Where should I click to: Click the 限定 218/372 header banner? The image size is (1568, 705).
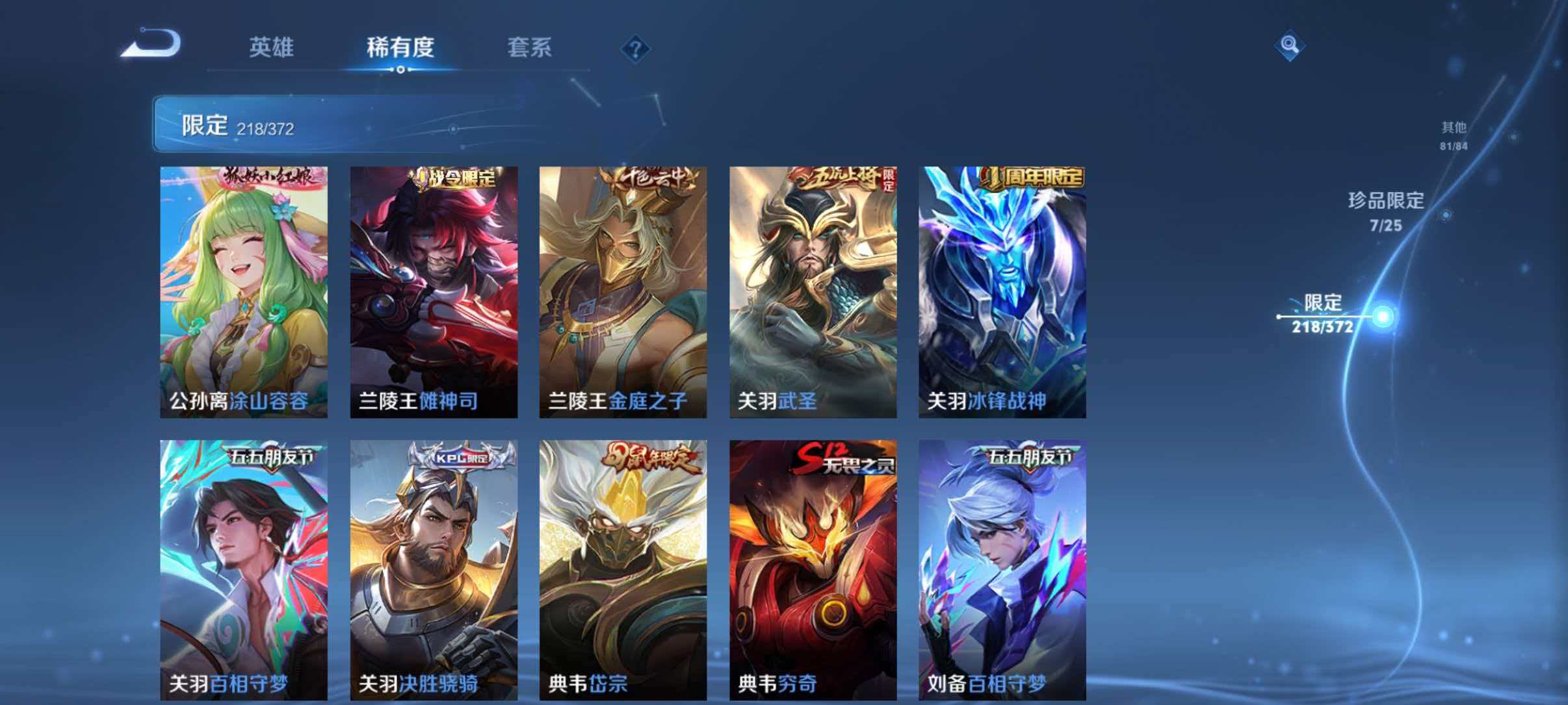tap(237, 124)
